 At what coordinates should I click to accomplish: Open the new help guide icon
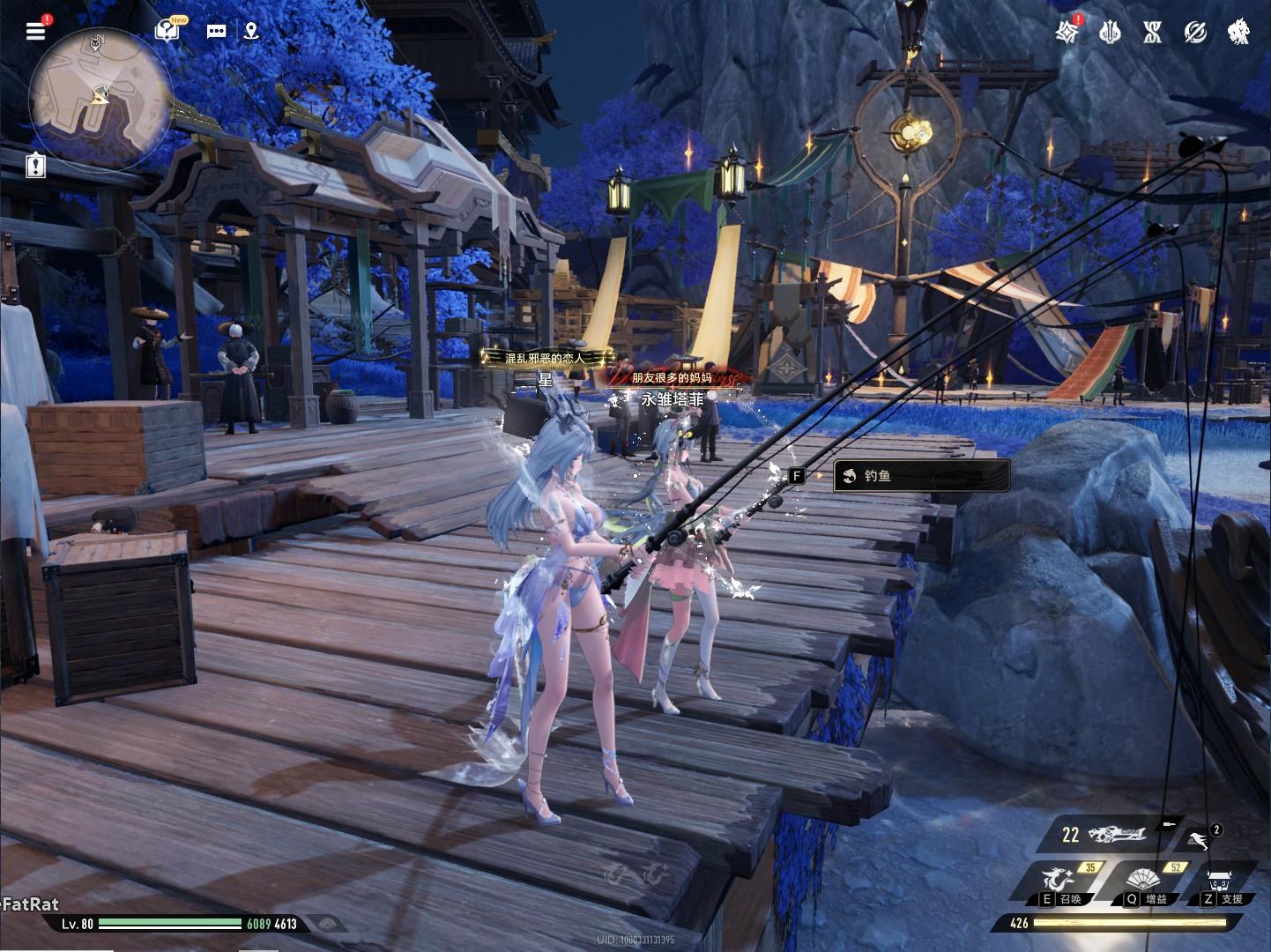(x=167, y=31)
